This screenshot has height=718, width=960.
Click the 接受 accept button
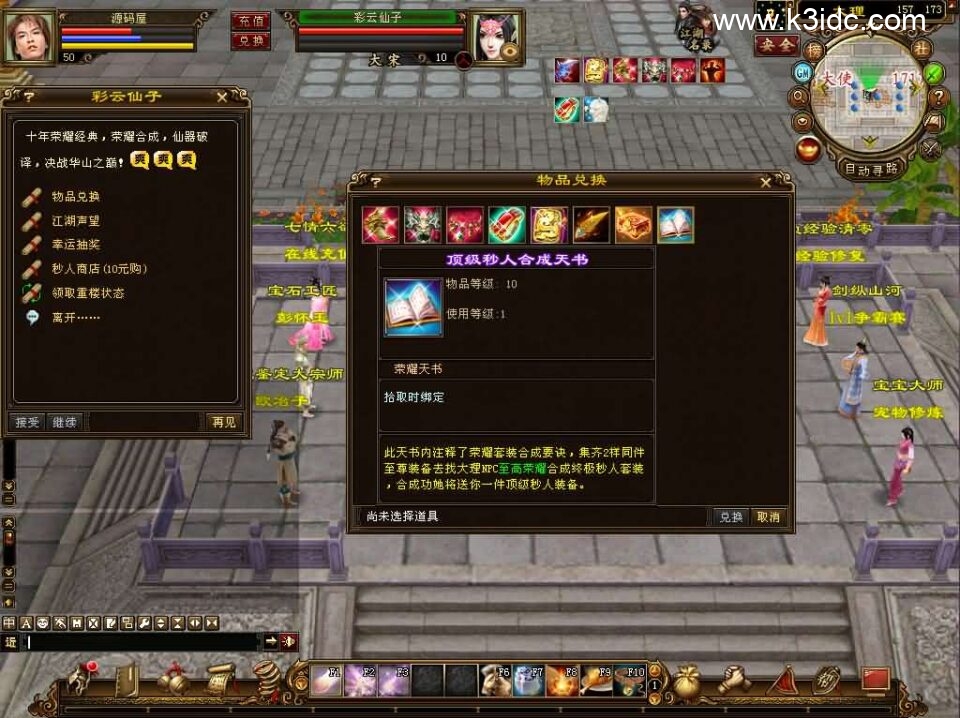[27, 422]
